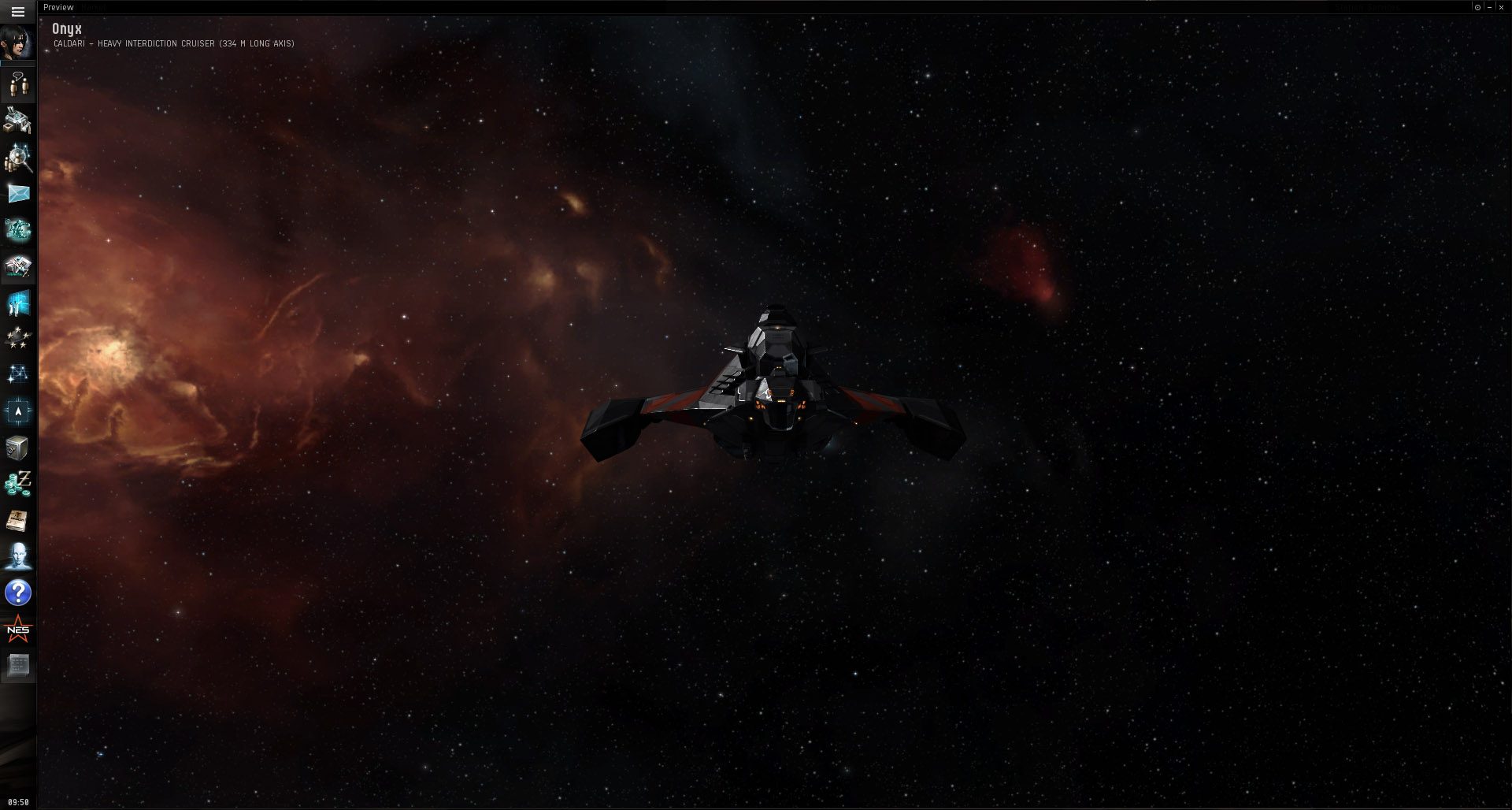The width and height of the screenshot is (1512, 810).
Task: Open the character portrait sheet
Action: [17, 43]
